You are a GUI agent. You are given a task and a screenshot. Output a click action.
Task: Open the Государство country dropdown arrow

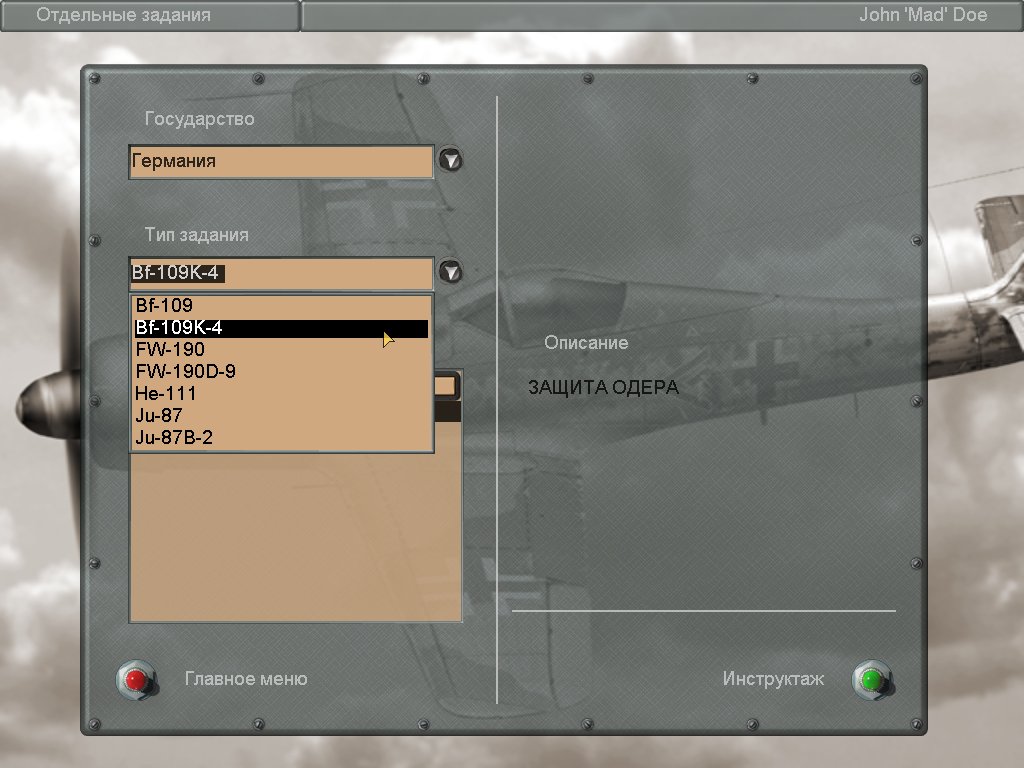[452, 160]
